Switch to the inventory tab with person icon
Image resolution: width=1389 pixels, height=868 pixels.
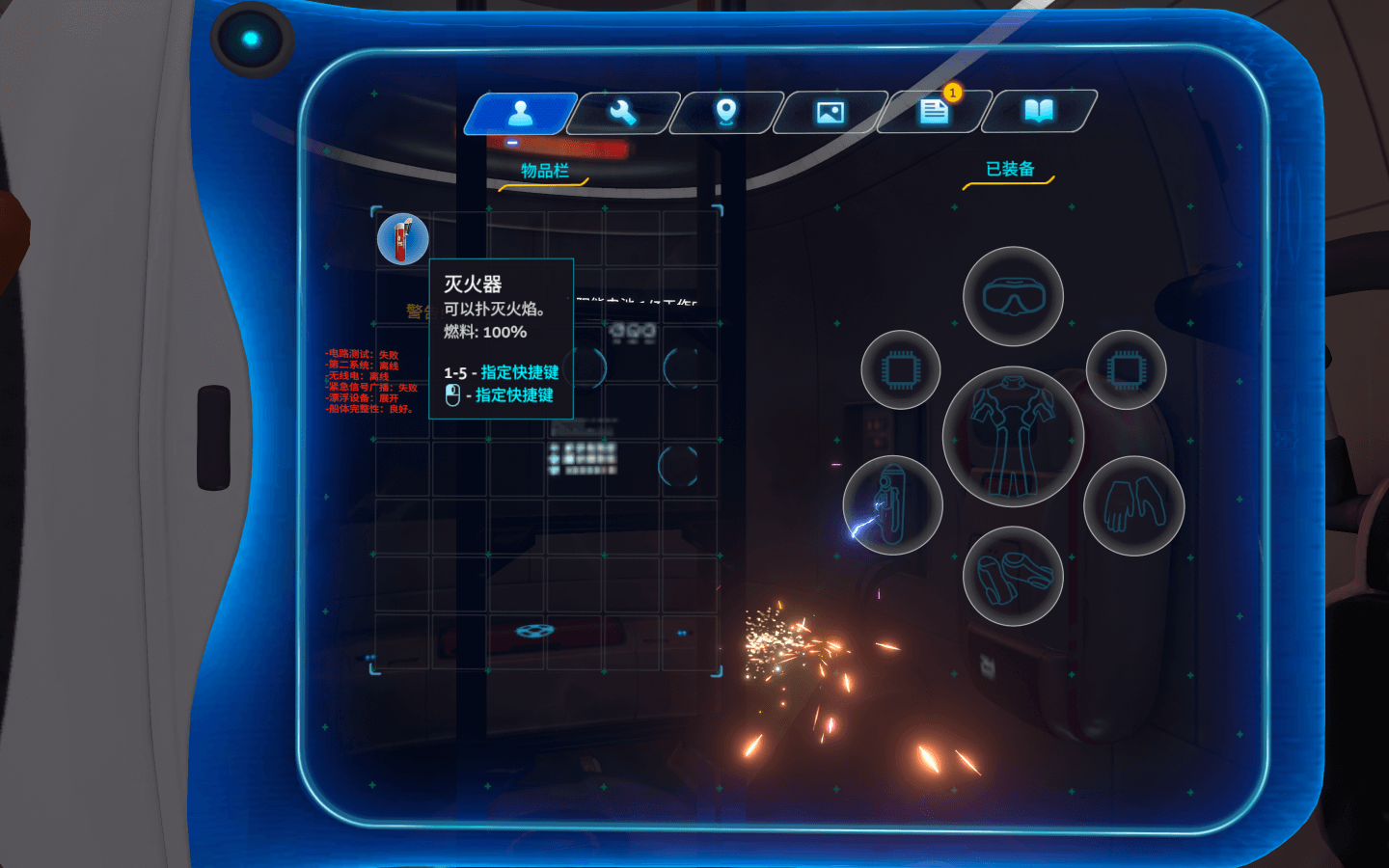521,113
